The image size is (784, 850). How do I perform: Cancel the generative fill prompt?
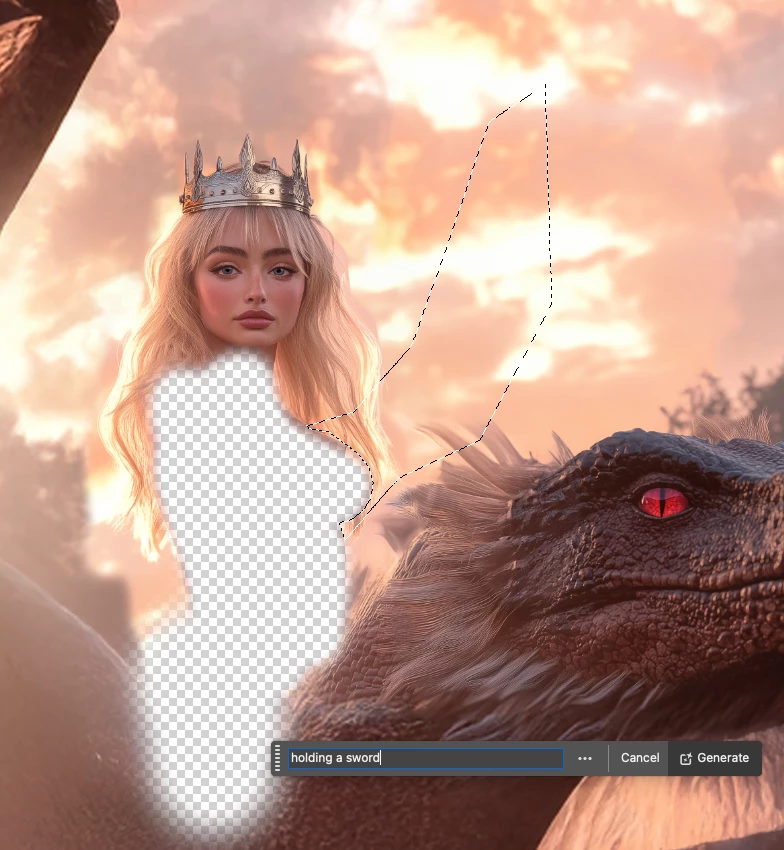point(640,758)
